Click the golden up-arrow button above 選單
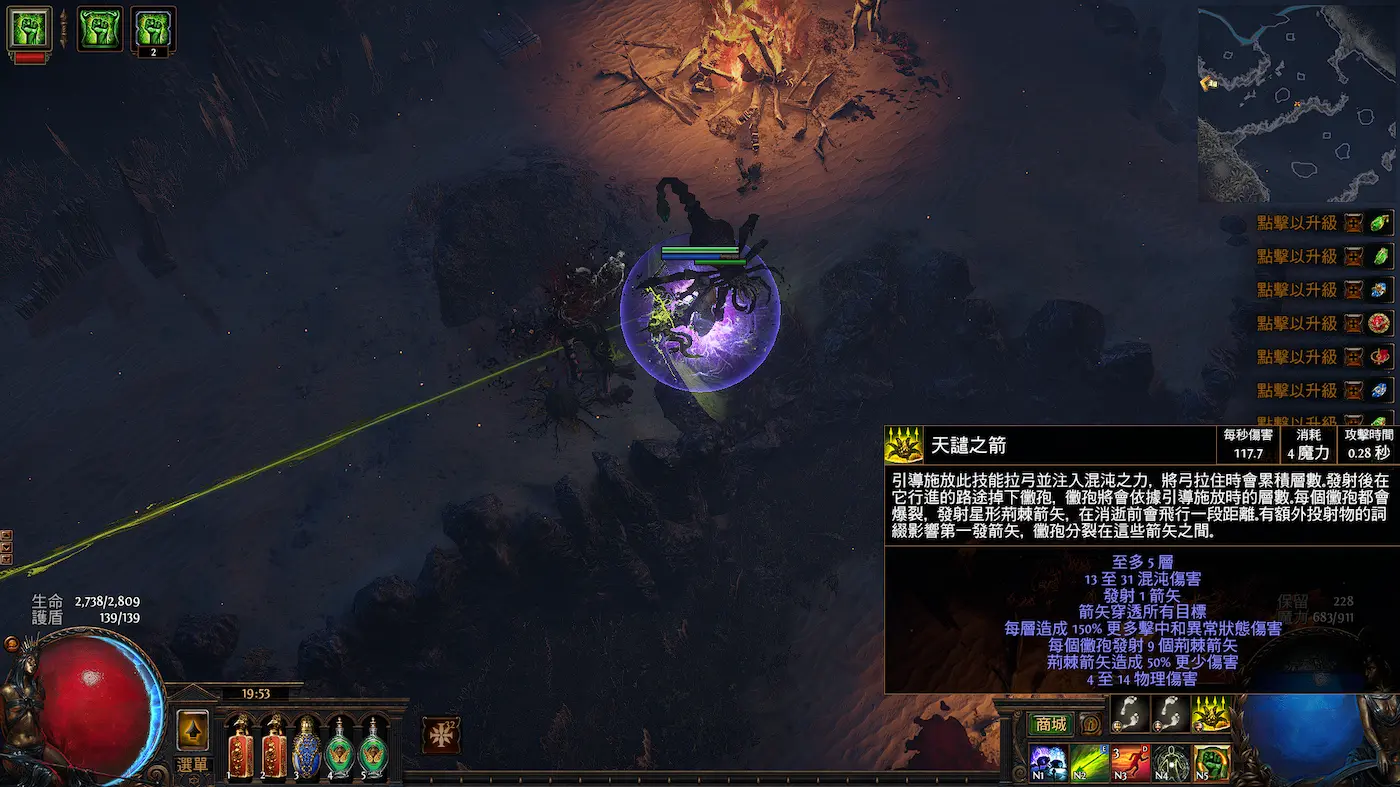 pyautogui.click(x=192, y=730)
